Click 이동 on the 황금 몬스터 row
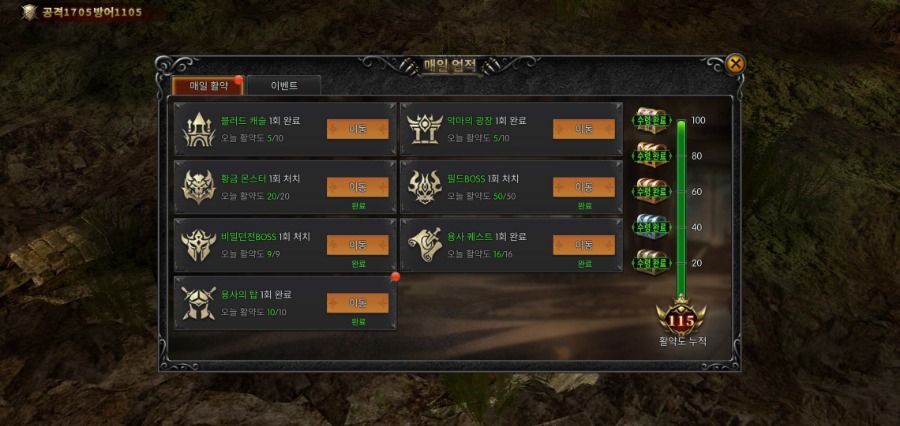This screenshot has height=426, width=900. [x=357, y=186]
